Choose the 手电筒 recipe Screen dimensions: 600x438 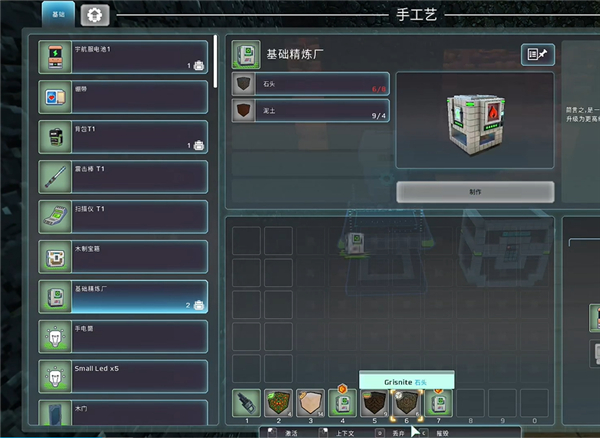(122, 336)
